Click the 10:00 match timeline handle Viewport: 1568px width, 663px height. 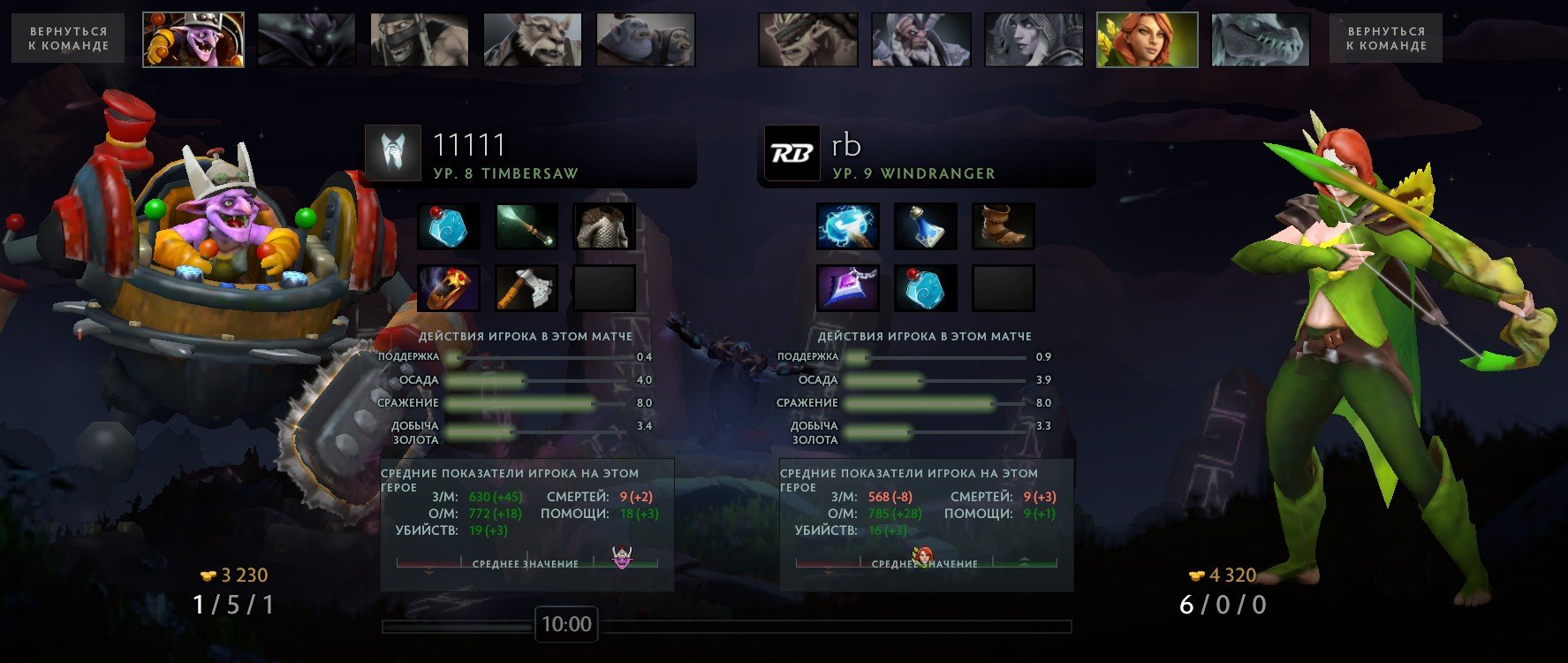tap(566, 625)
